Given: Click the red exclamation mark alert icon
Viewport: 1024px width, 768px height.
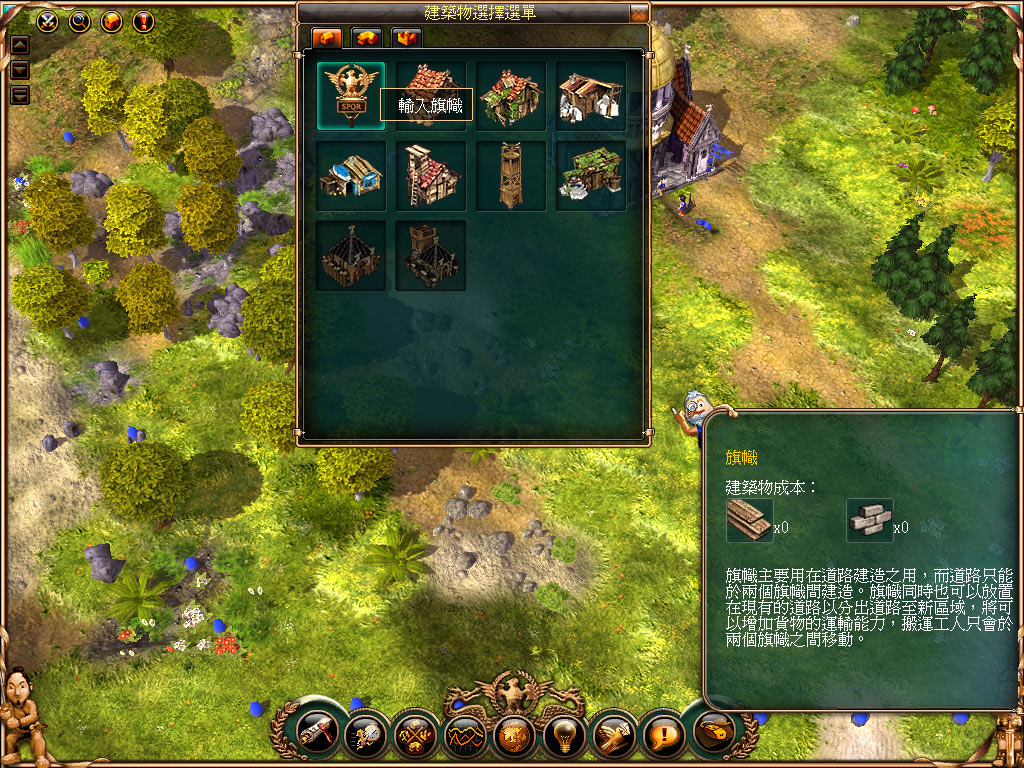Looking at the screenshot, I should coord(143,20).
